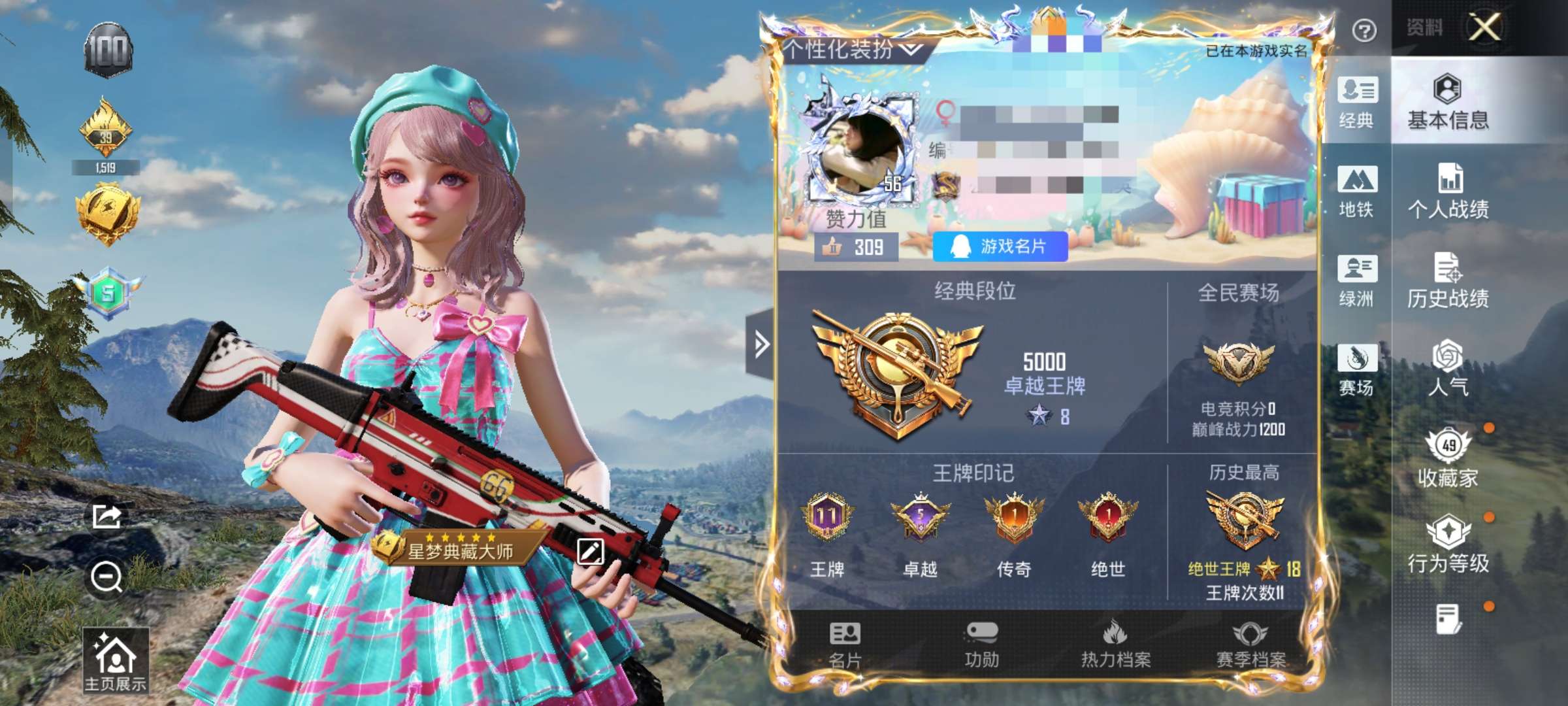Viewport: 1568px width, 706px height.
Task: Open the 名片 bottom tab
Action: [x=845, y=645]
